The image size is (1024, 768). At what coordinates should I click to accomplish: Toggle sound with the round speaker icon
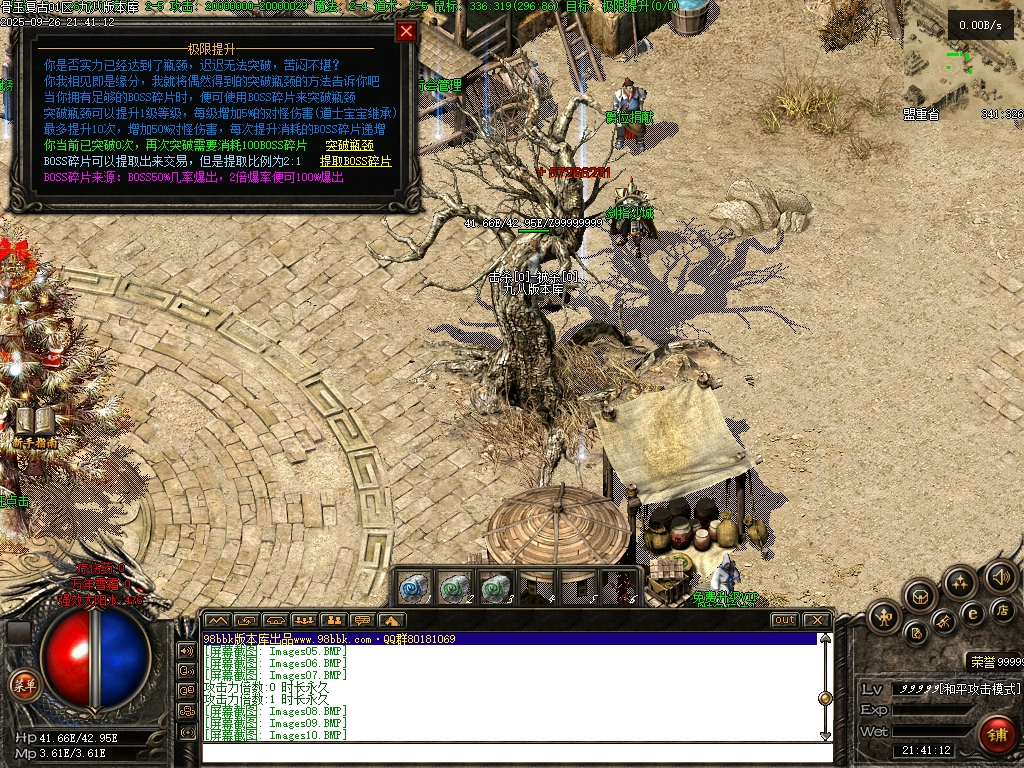tap(1000, 576)
